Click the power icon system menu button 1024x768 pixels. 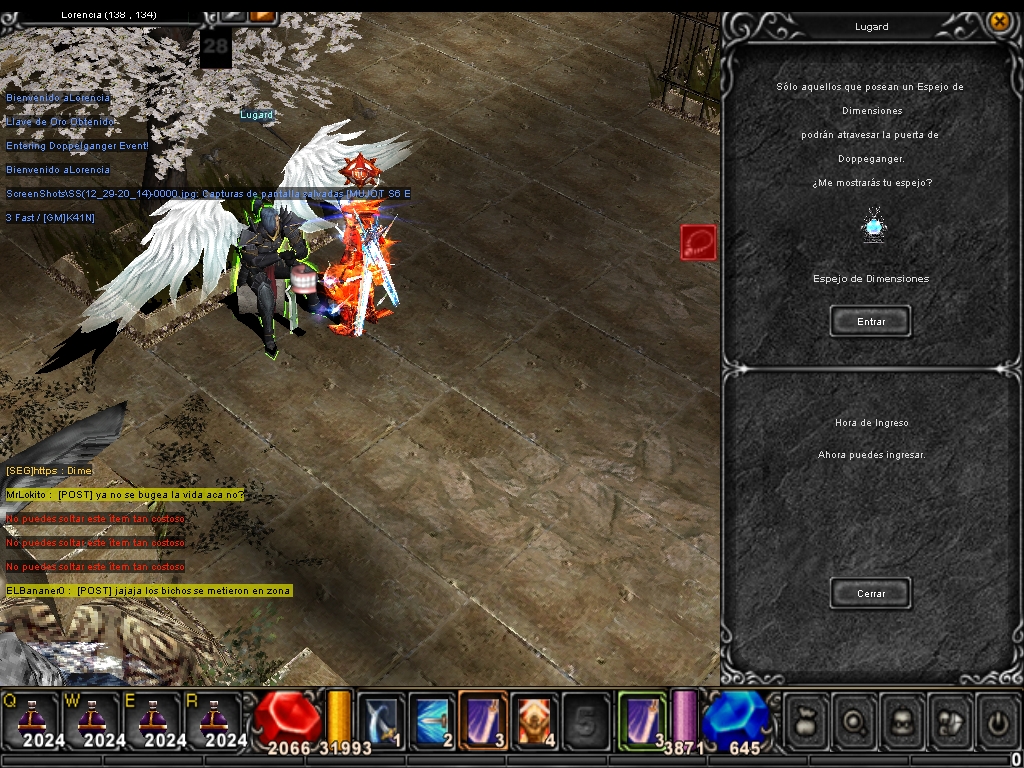coord(996,720)
